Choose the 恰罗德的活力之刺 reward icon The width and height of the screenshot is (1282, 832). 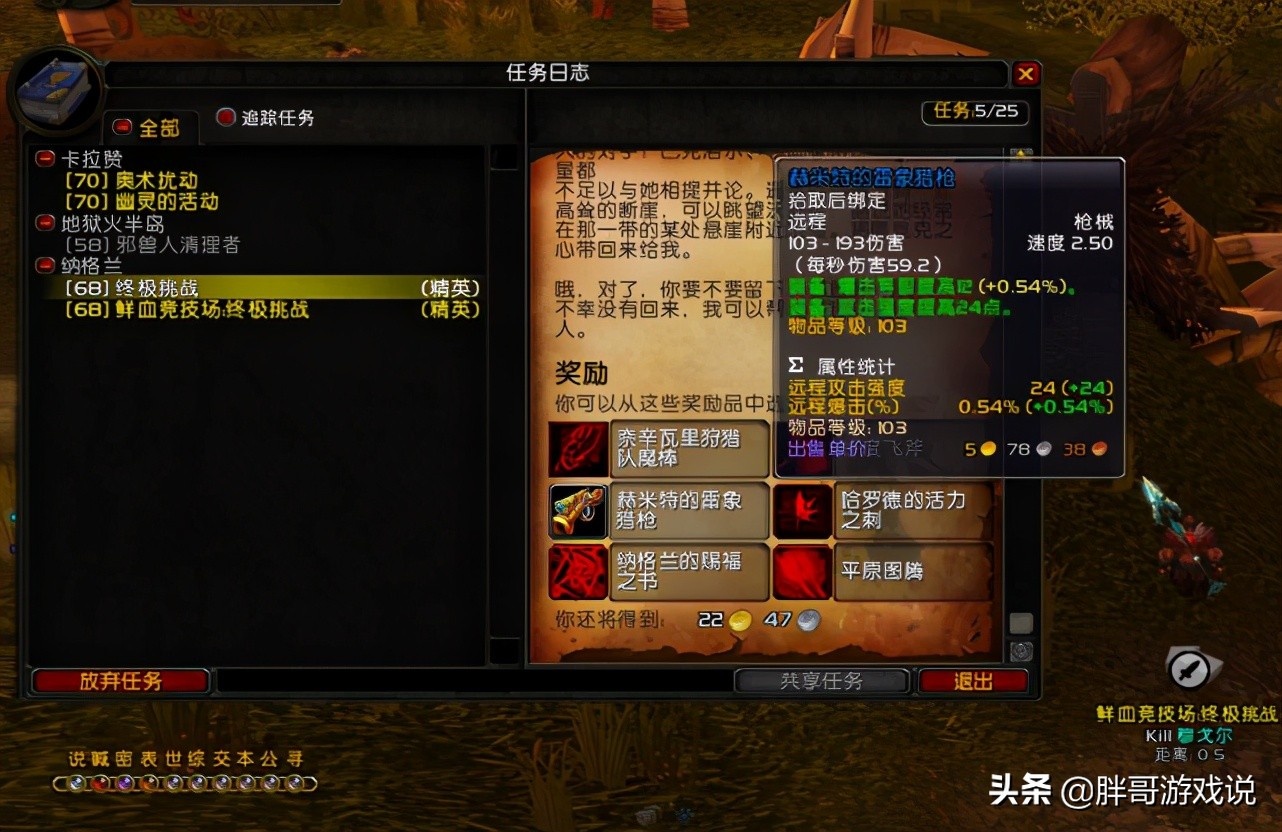(802, 511)
